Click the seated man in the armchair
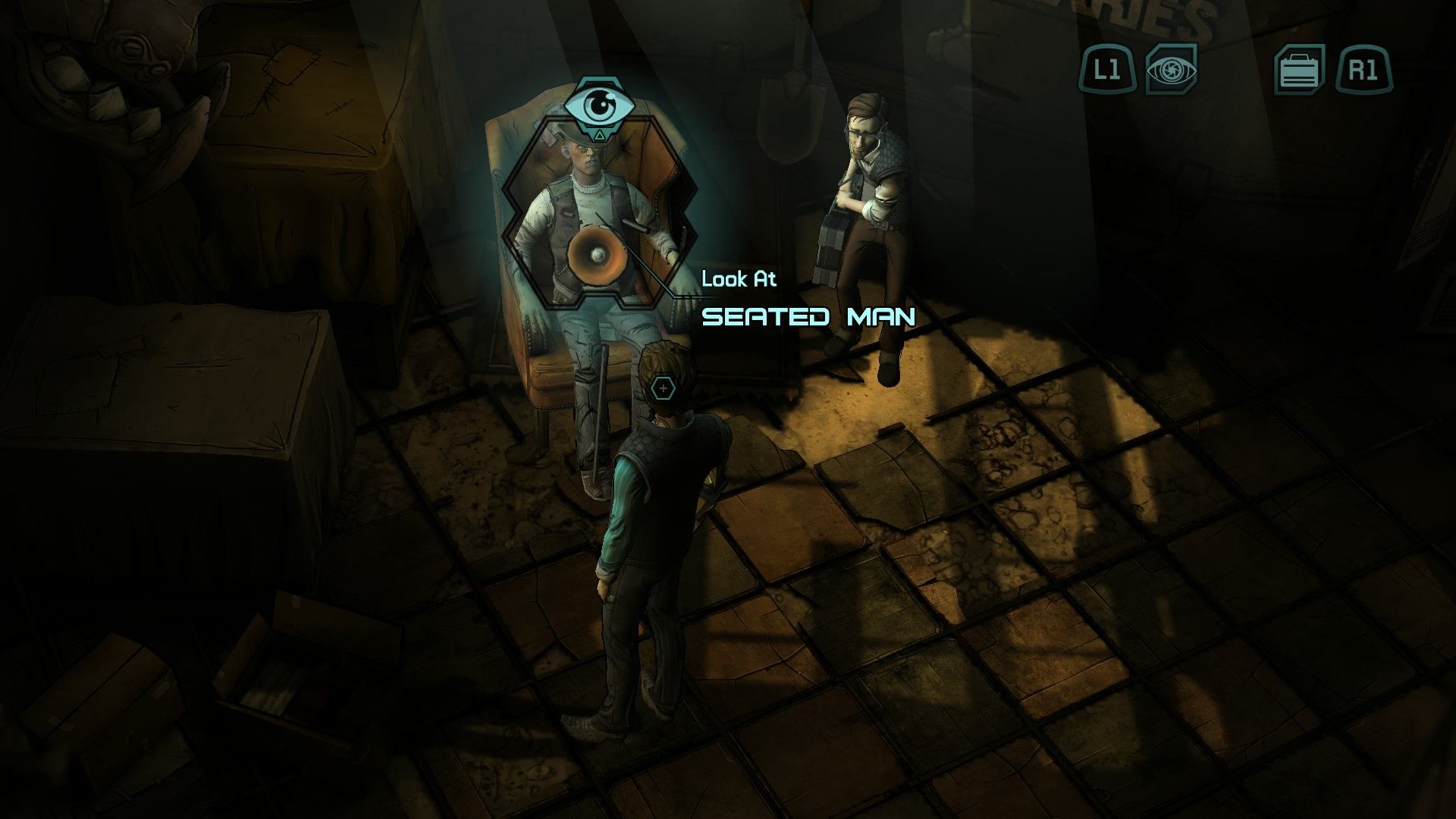 (x=591, y=227)
